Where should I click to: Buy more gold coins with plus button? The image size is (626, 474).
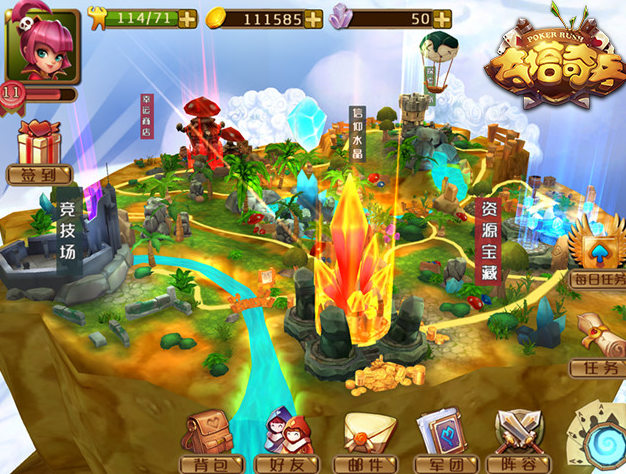click(313, 18)
